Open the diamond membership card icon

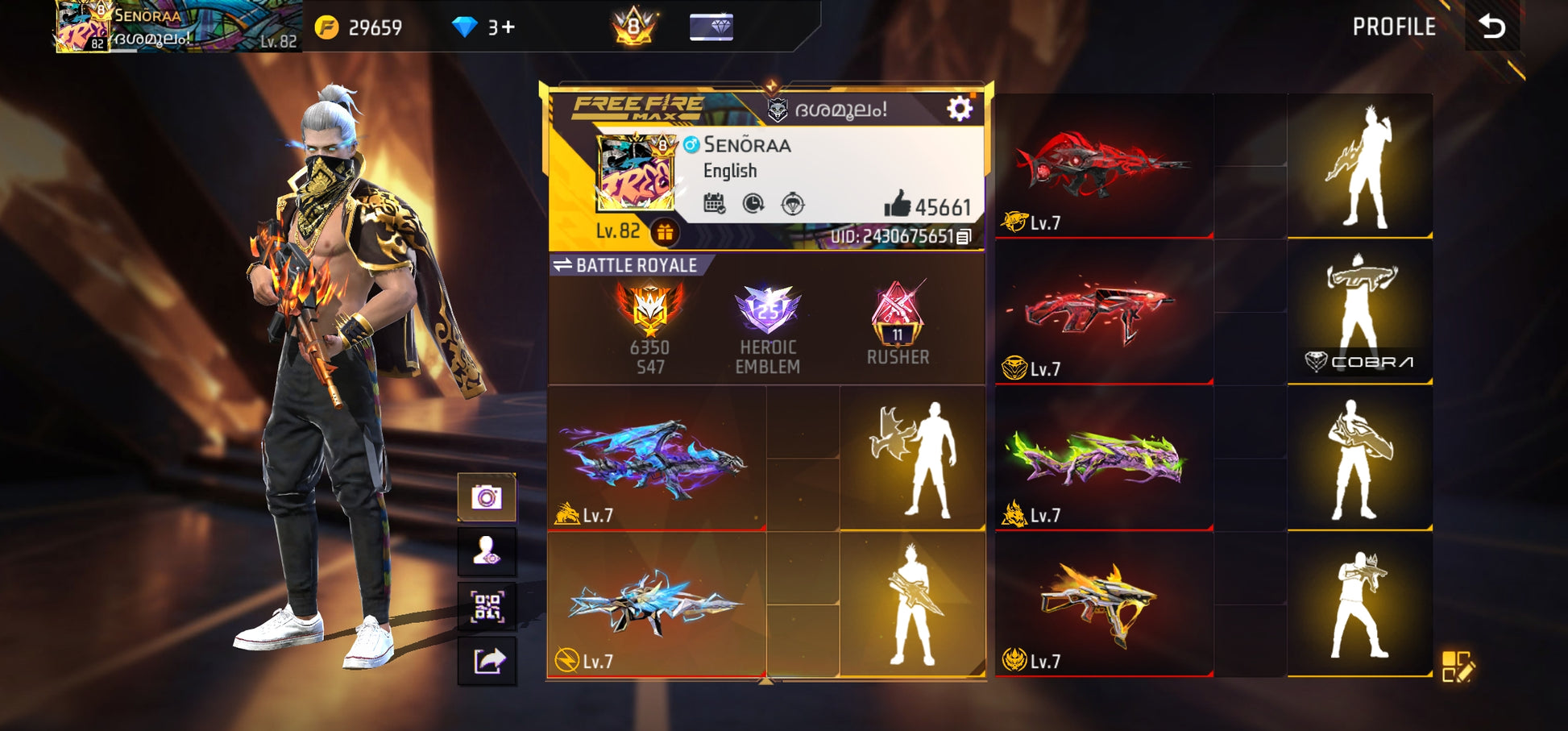point(711,27)
